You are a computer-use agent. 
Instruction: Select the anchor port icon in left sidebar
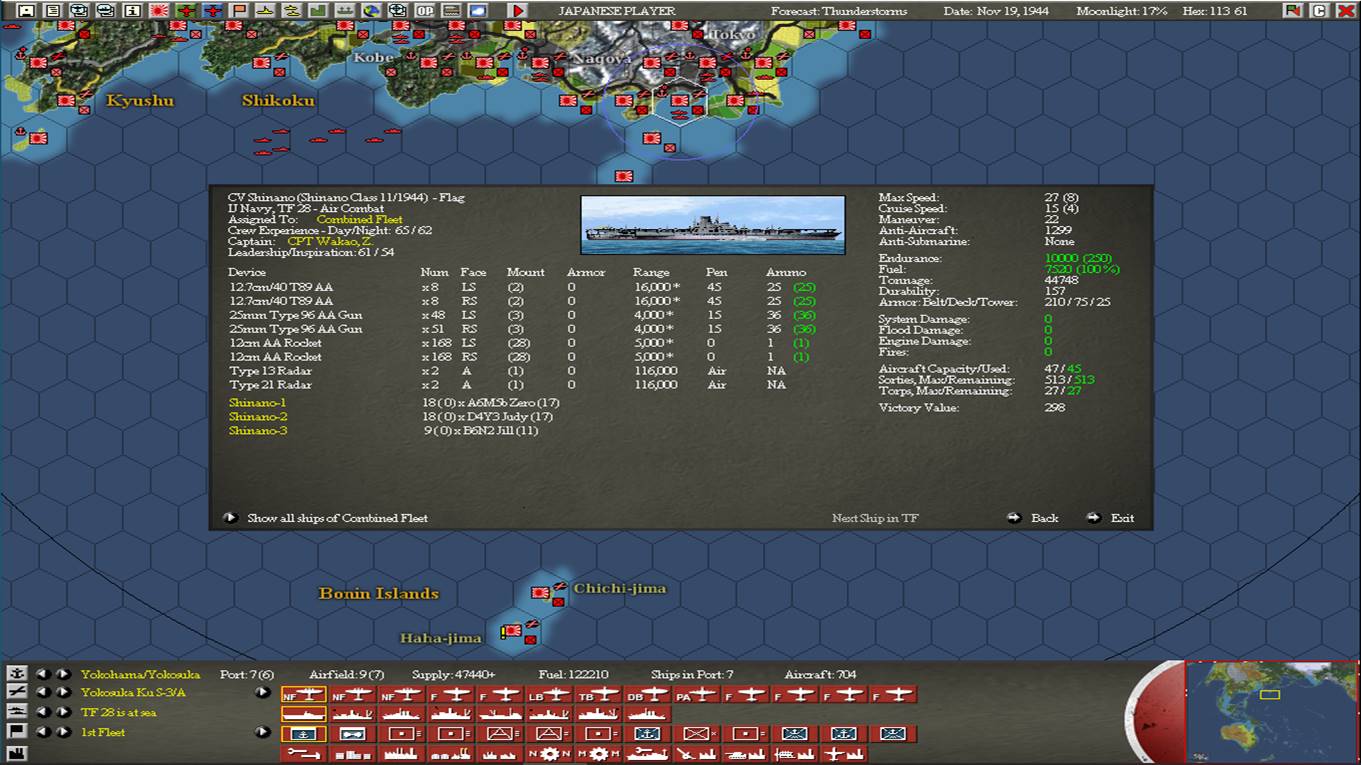17,673
